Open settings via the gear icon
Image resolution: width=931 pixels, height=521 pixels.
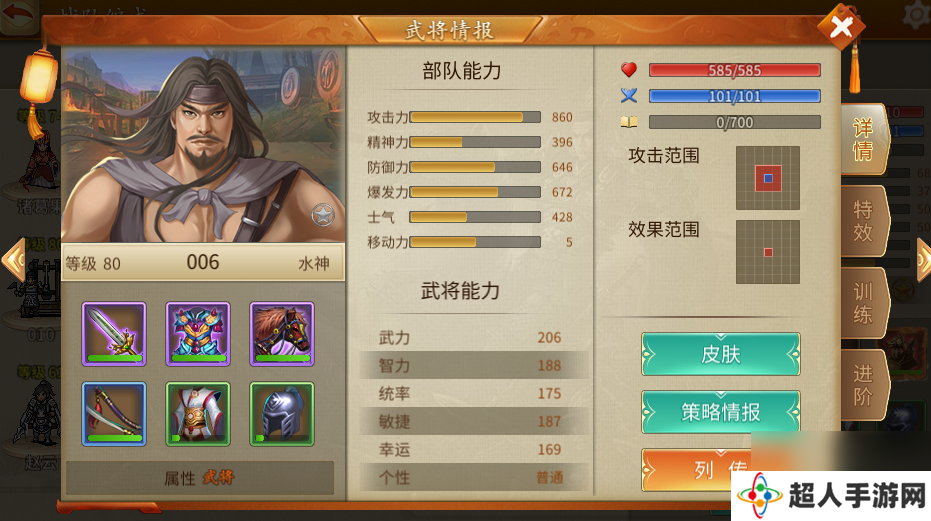[x=917, y=14]
